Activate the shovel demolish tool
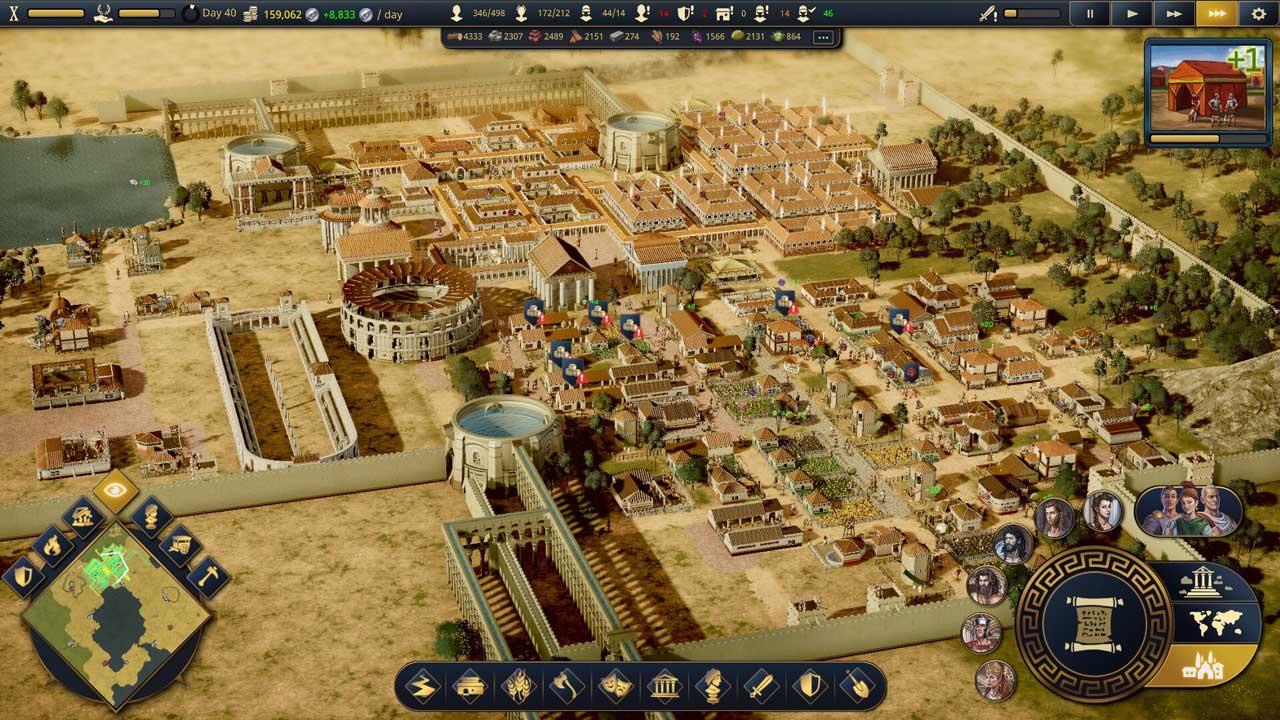1280x720 pixels. tap(858, 686)
